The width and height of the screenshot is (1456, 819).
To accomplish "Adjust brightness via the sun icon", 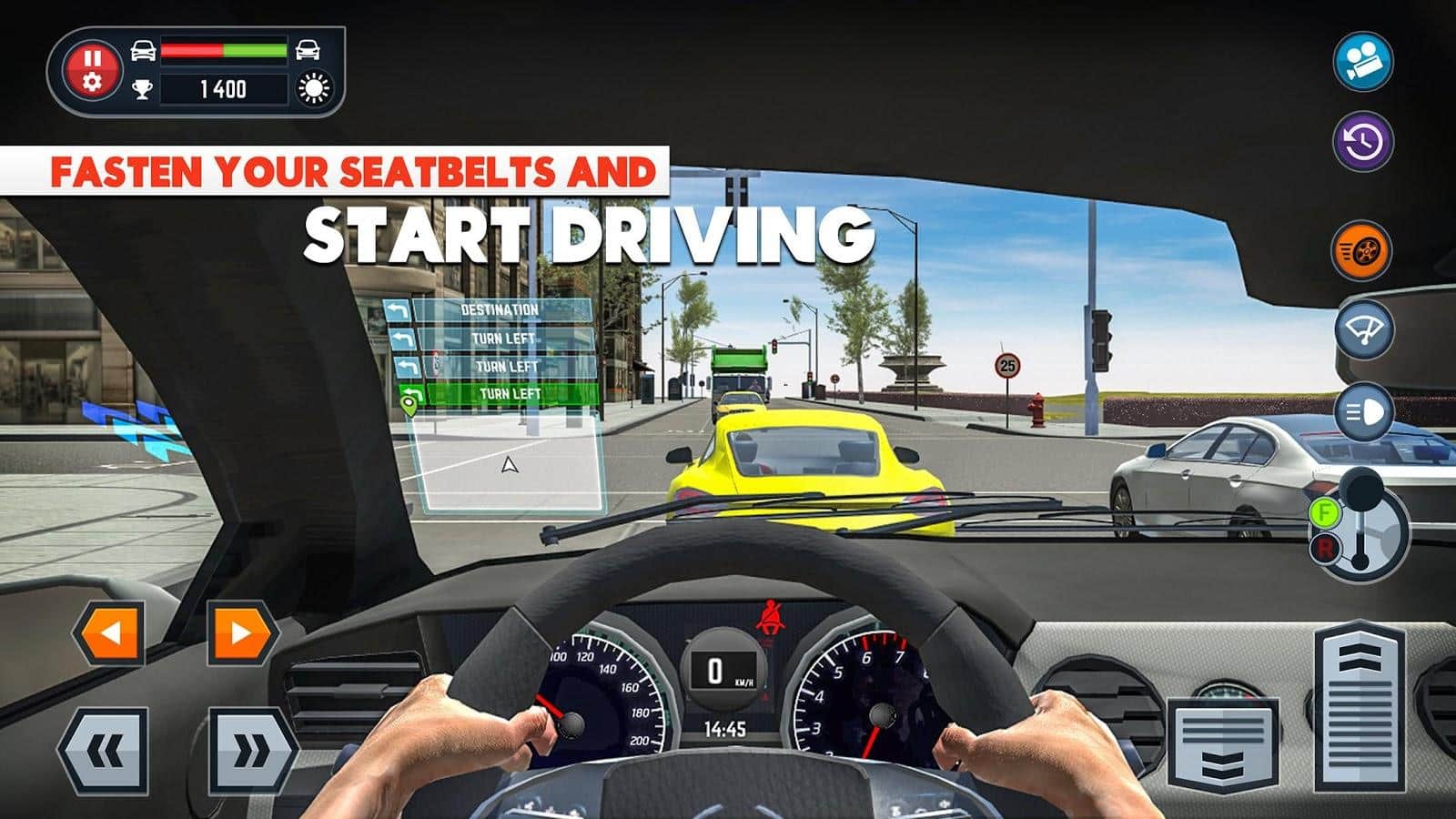I will coord(313,89).
